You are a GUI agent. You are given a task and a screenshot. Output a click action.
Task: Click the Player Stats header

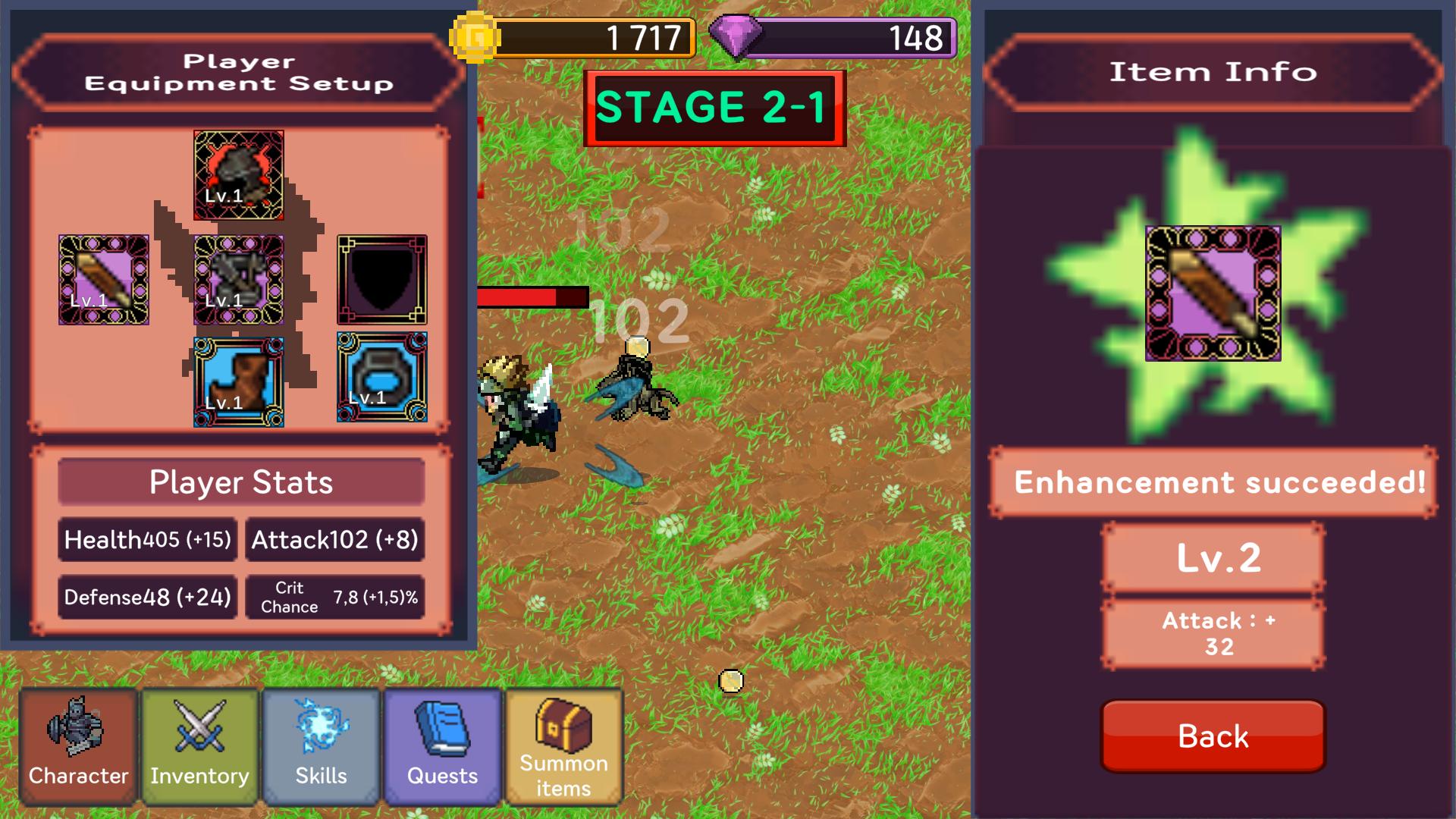click(240, 481)
